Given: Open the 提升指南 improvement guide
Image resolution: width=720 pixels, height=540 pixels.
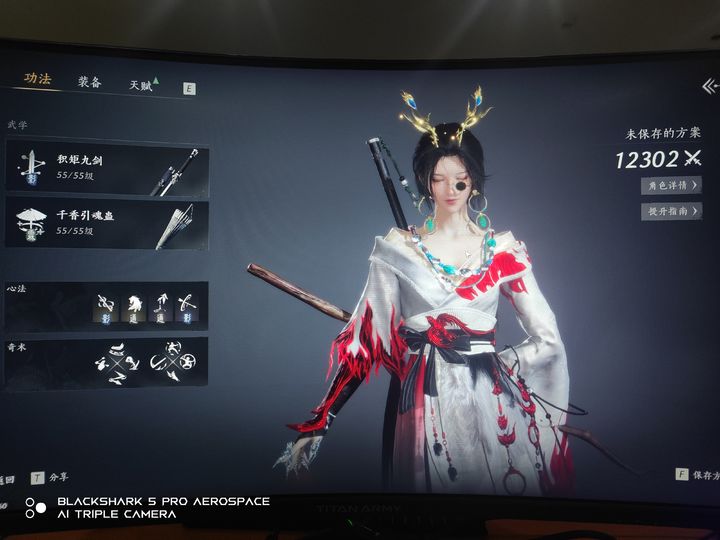Looking at the screenshot, I should point(669,212).
